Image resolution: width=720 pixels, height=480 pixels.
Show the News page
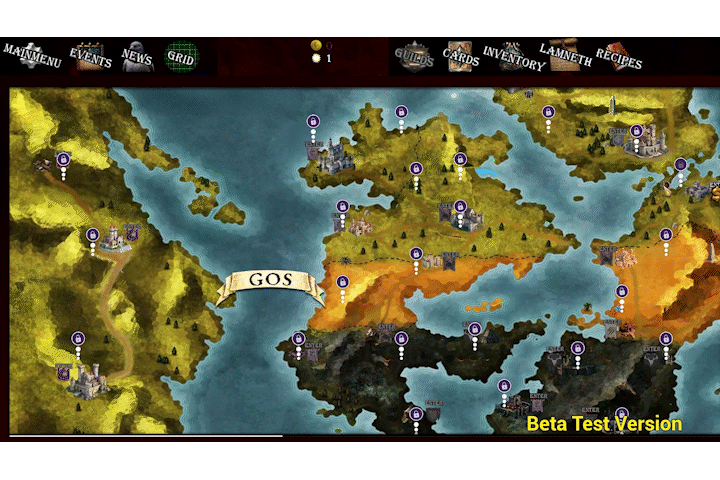tap(137, 55)
